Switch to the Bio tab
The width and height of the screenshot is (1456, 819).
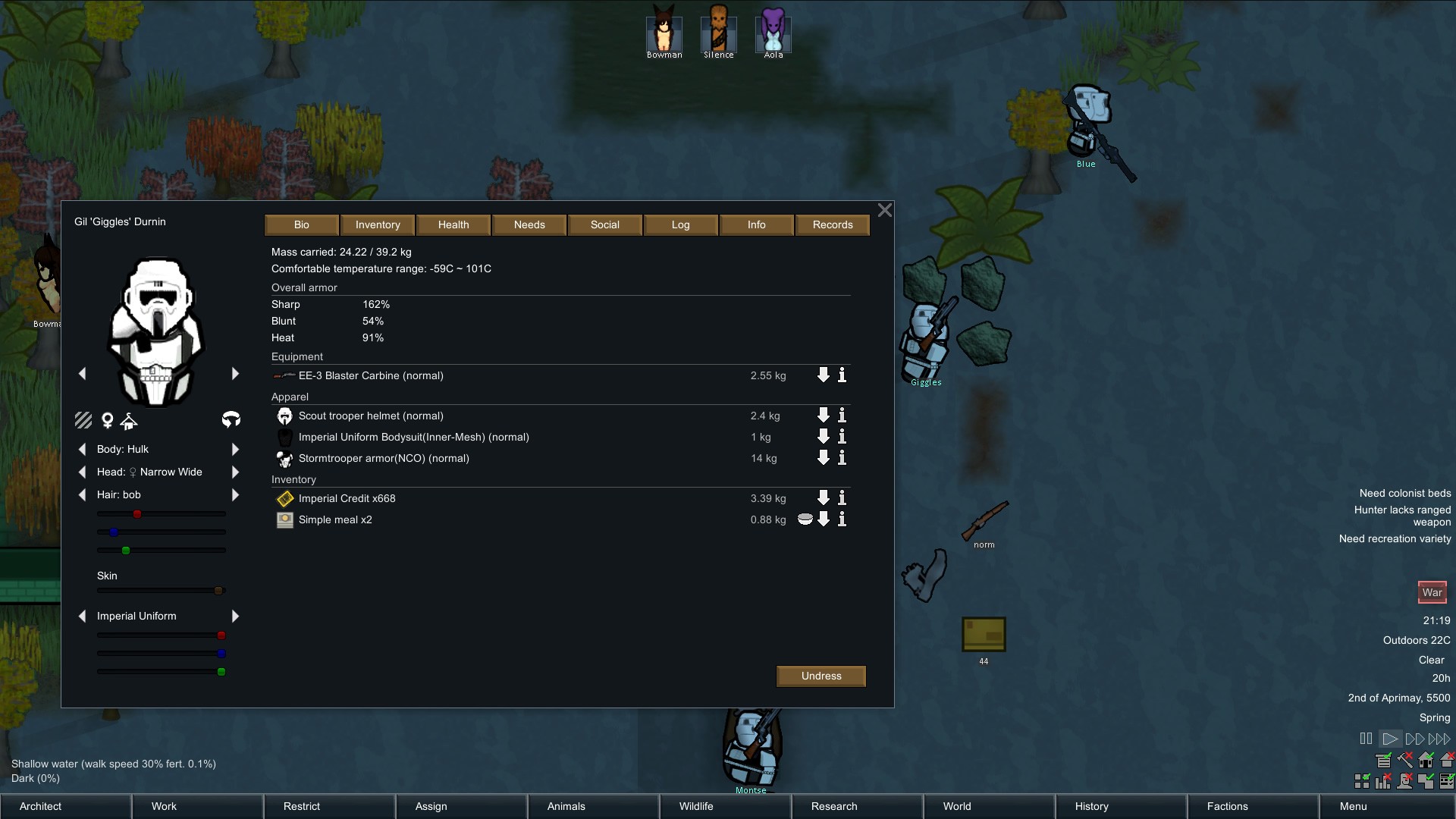coord(302,224)
